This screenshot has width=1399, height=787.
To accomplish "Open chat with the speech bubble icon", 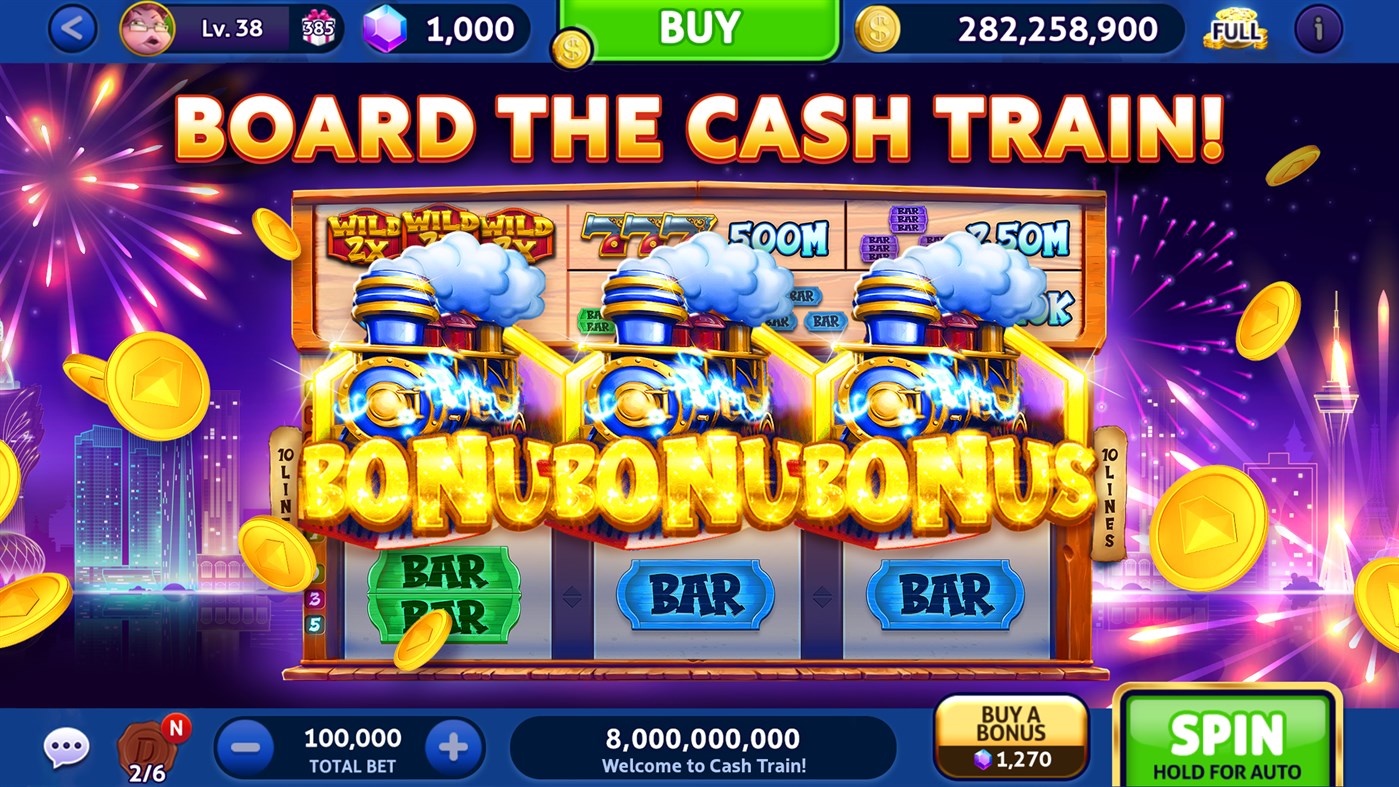I will (66, 745).
